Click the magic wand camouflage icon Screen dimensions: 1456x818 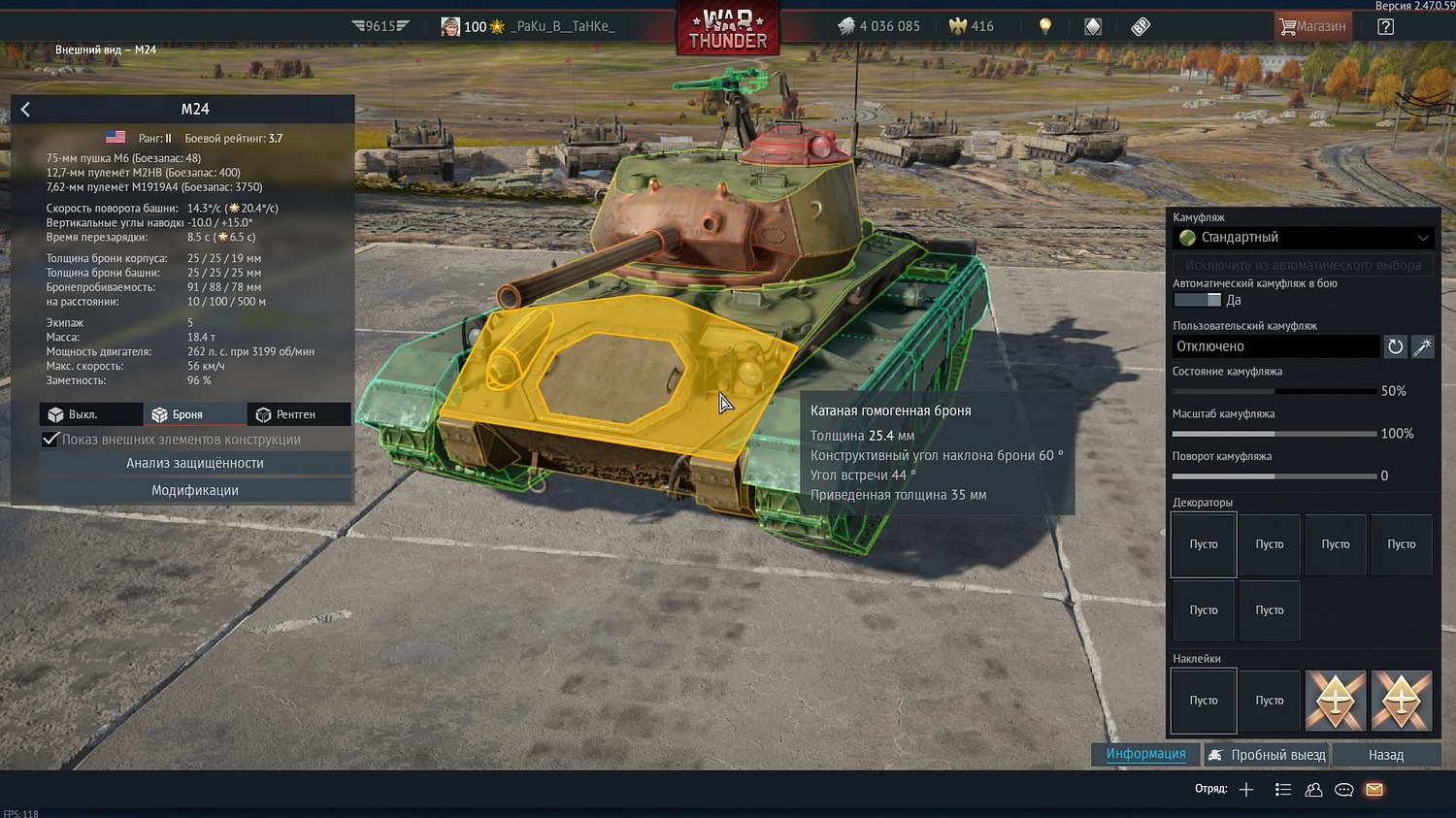(1423, 346)
